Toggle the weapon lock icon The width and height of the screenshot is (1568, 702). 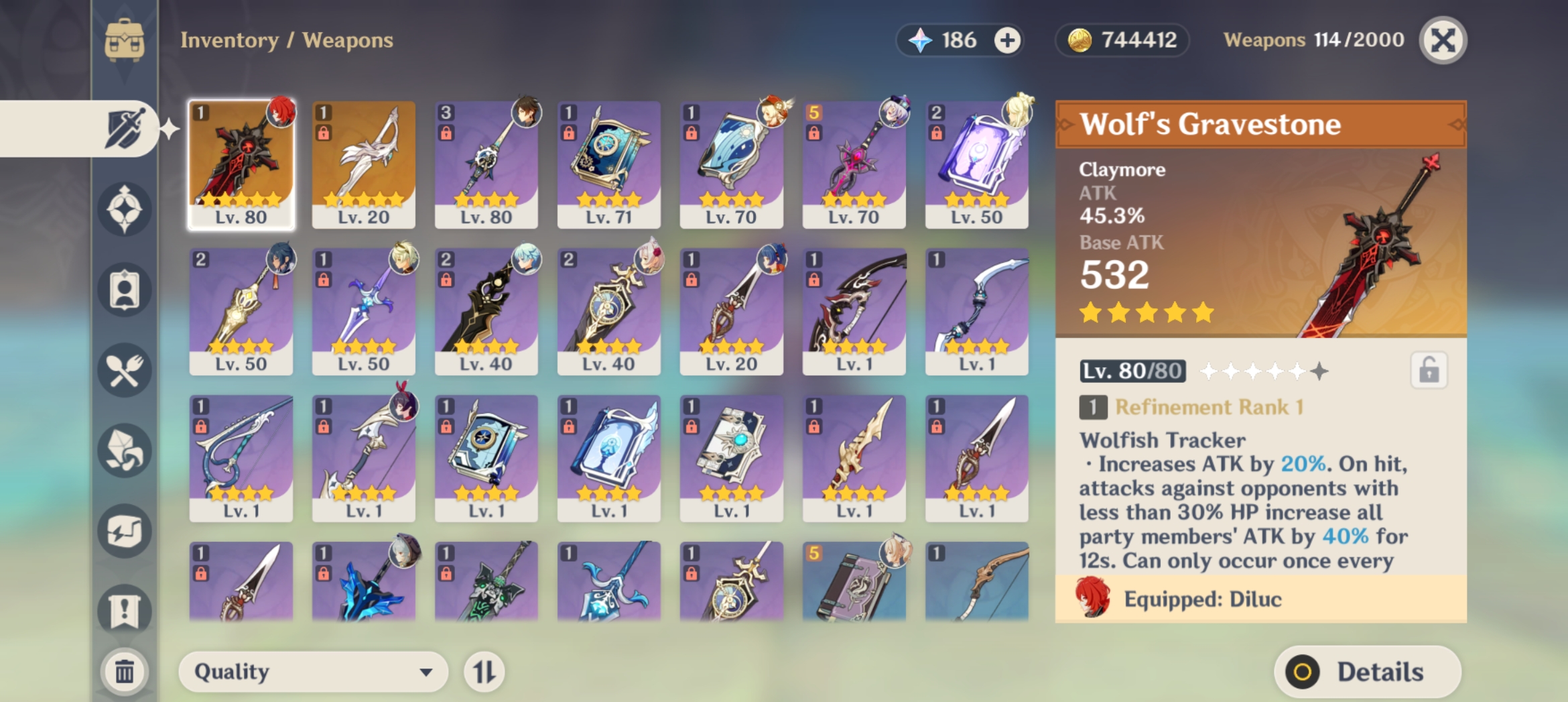point(1429,370)
